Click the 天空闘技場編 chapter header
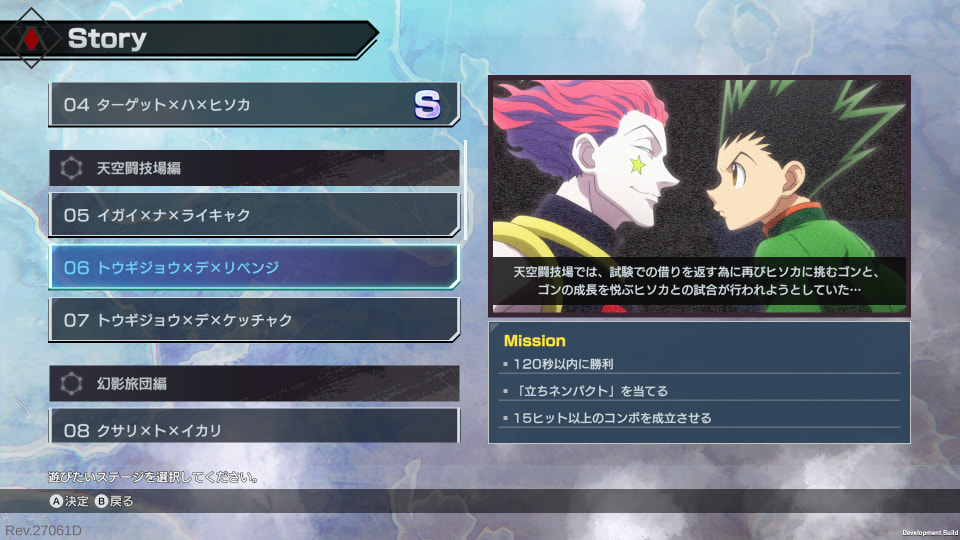The height and width of the screenshot is (540, 960). tap(253, 168)
